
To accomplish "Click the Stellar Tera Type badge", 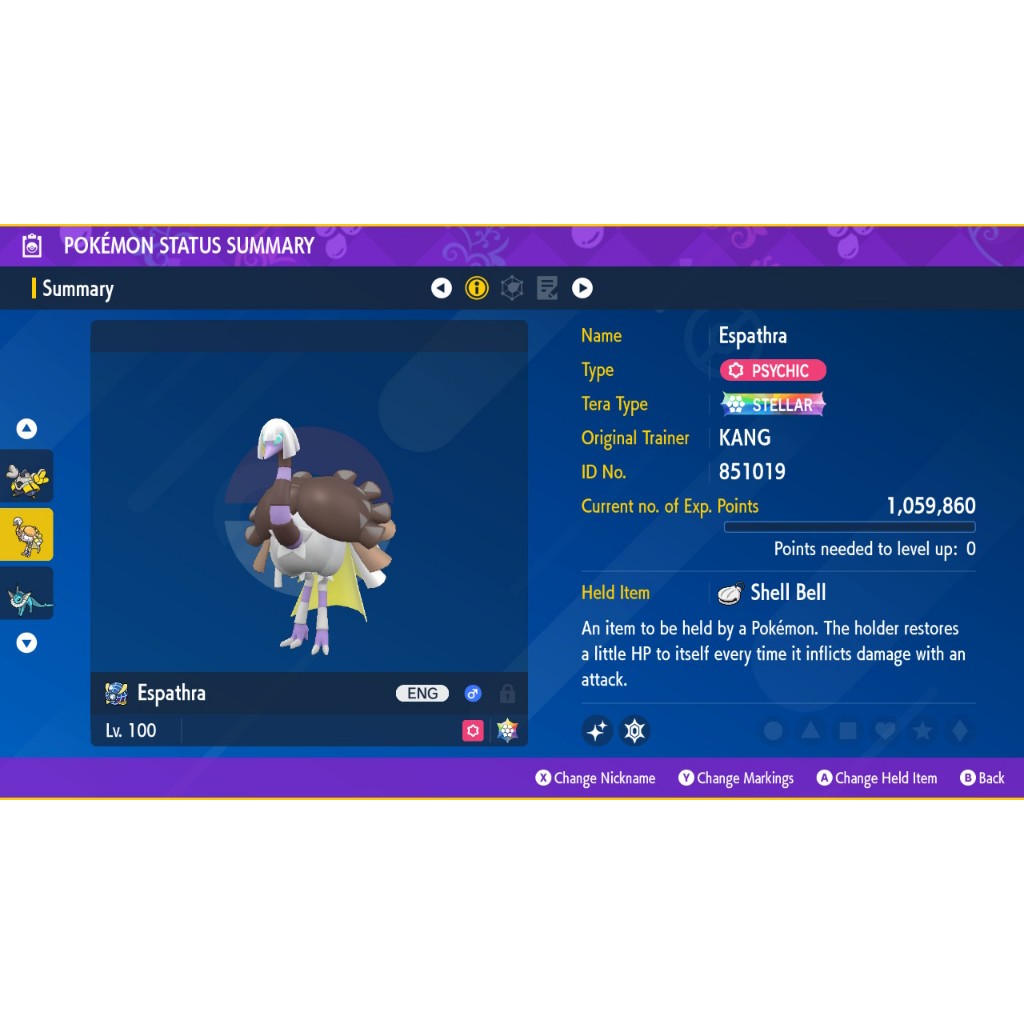I will point(773,404).
